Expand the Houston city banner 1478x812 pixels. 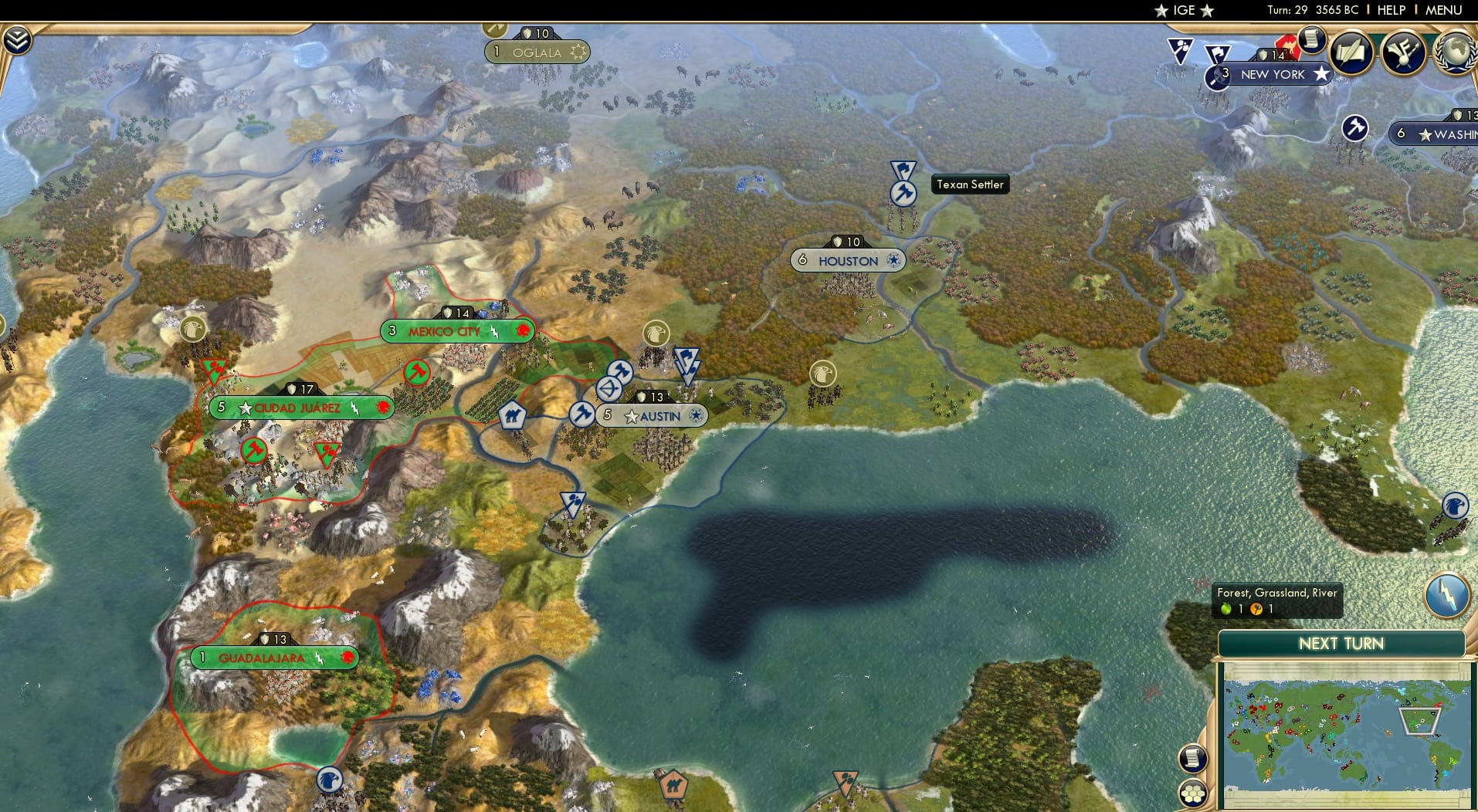[848, 260]
